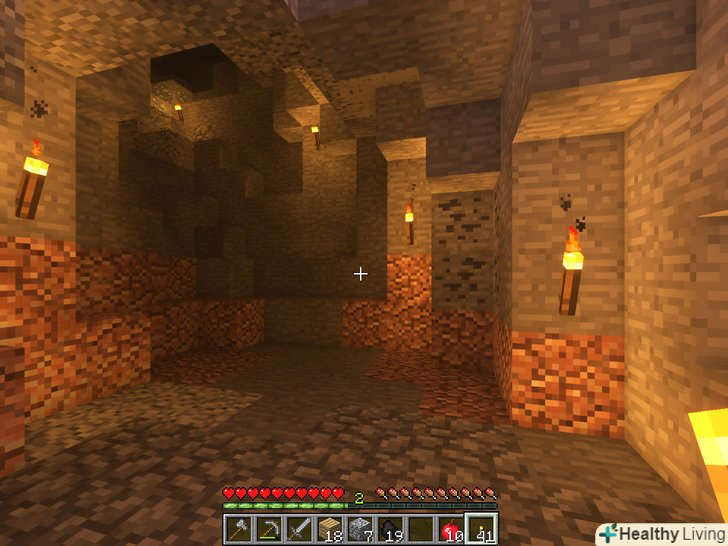Select the torch stack slot
This screenshot has height=546, width=728.
pos(480,529)
